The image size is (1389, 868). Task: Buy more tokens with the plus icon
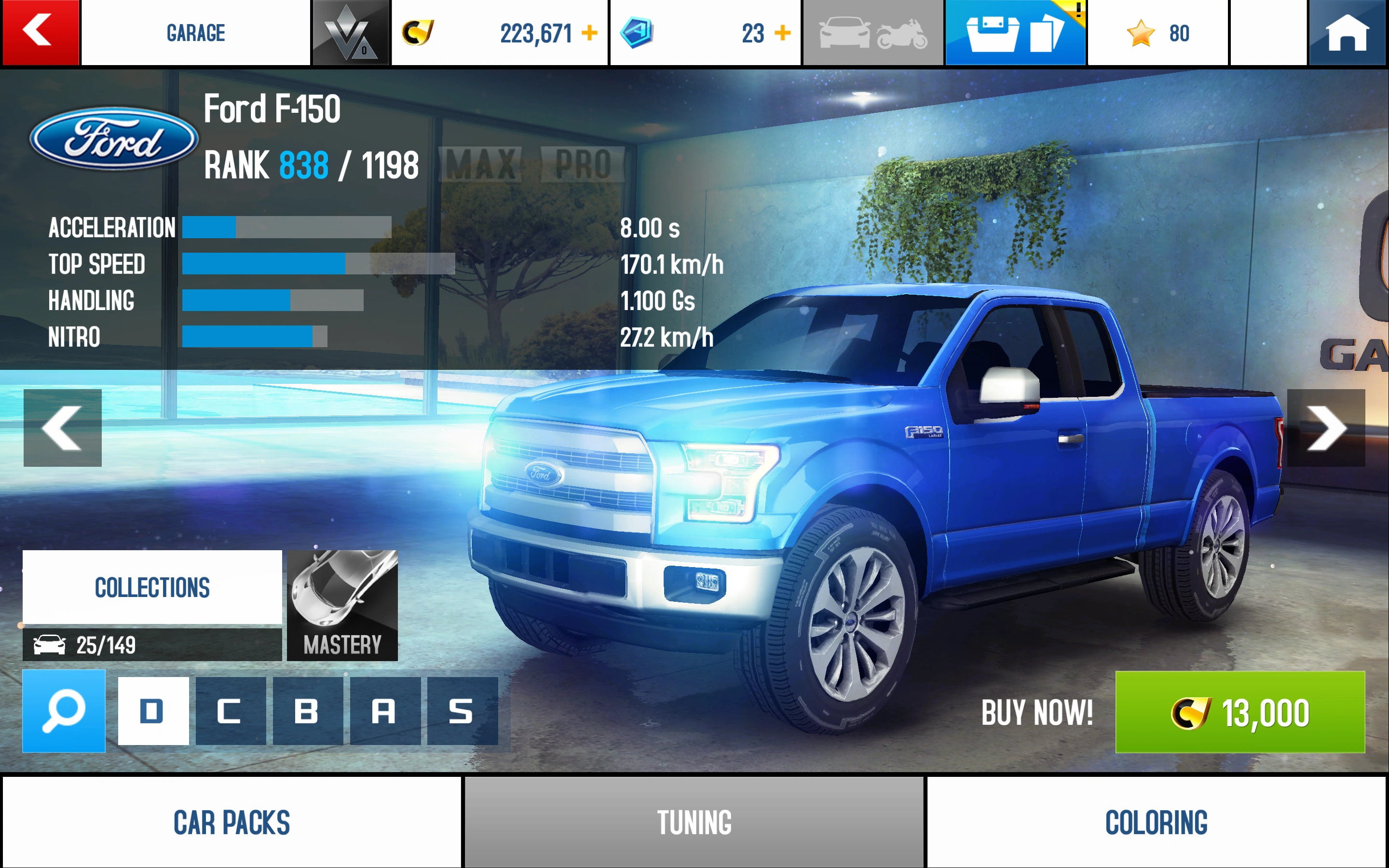[782, 33]
